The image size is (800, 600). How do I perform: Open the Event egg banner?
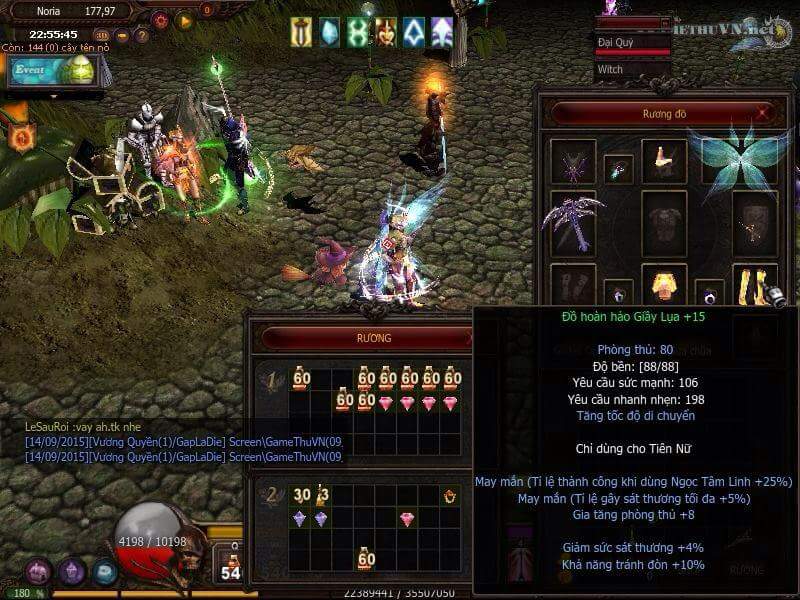click(52, 70)
